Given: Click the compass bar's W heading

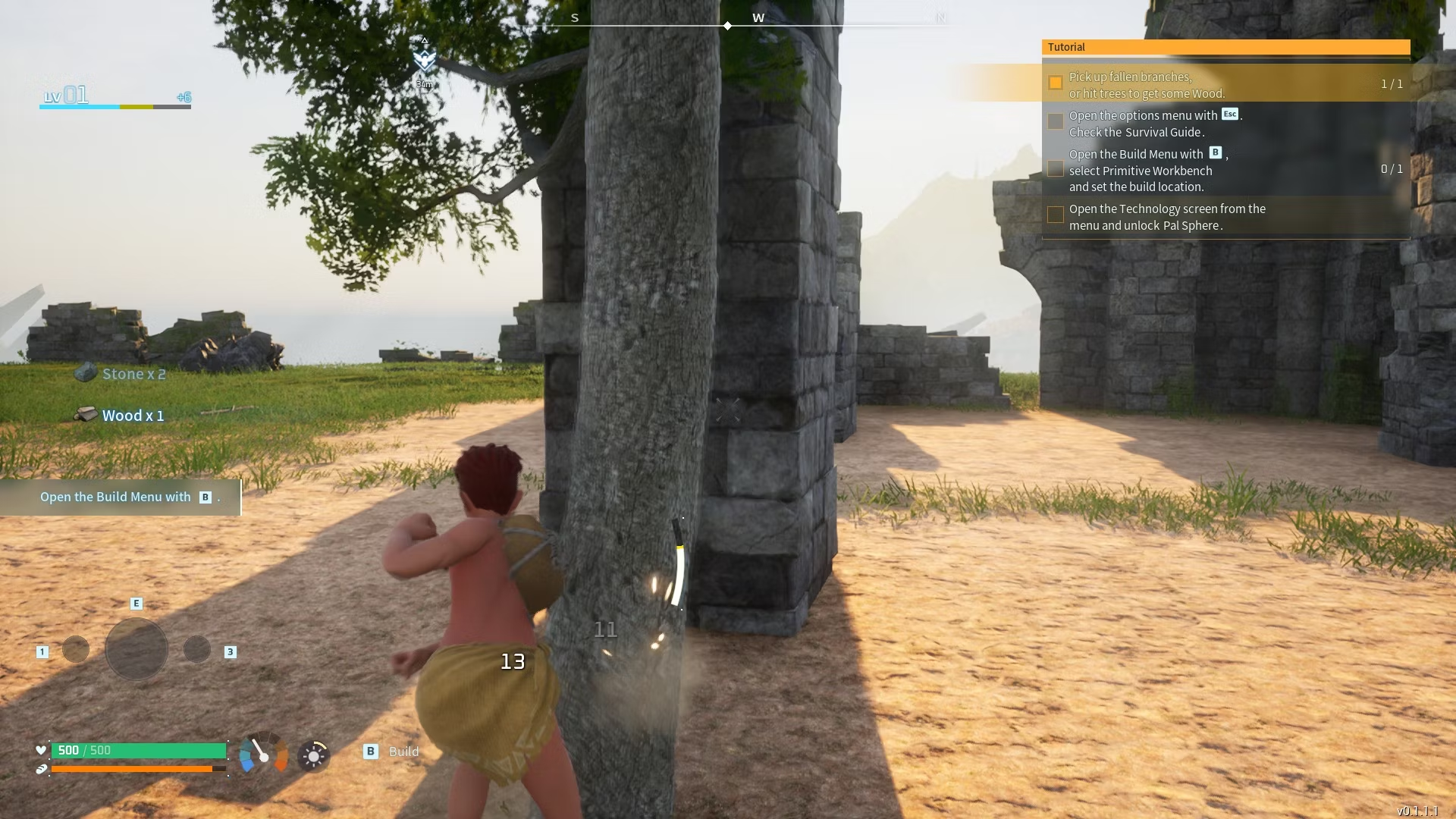Looking at the screenshot, I should 758,18.
